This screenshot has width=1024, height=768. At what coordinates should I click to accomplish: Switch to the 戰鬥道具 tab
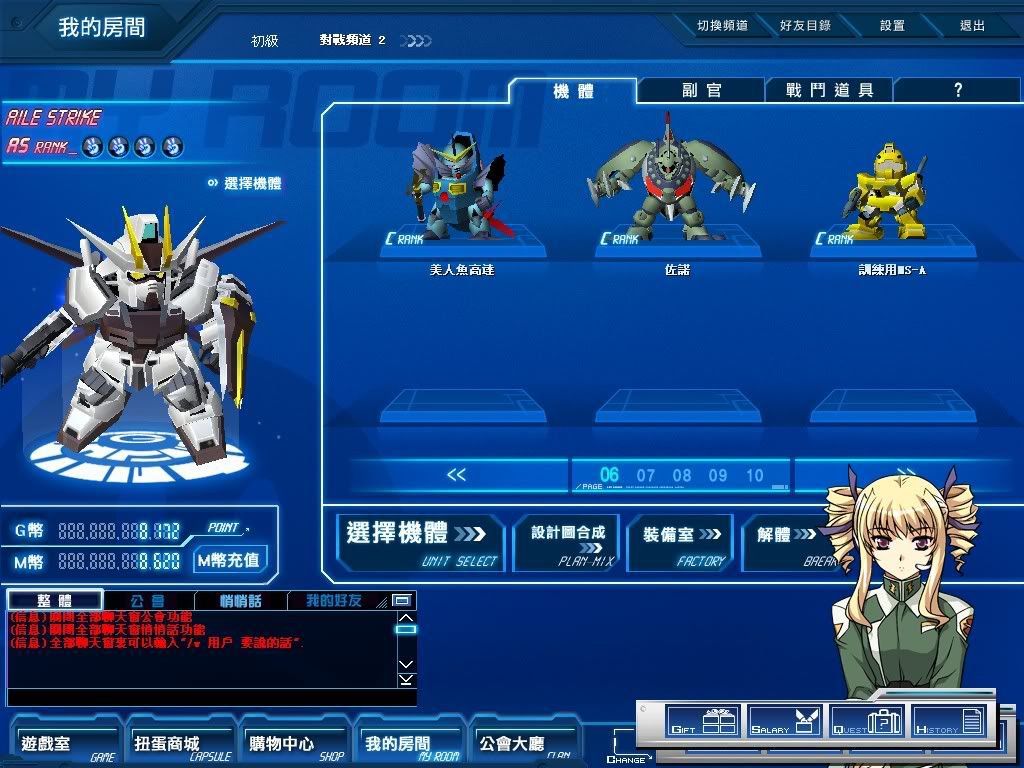[829, 91]
